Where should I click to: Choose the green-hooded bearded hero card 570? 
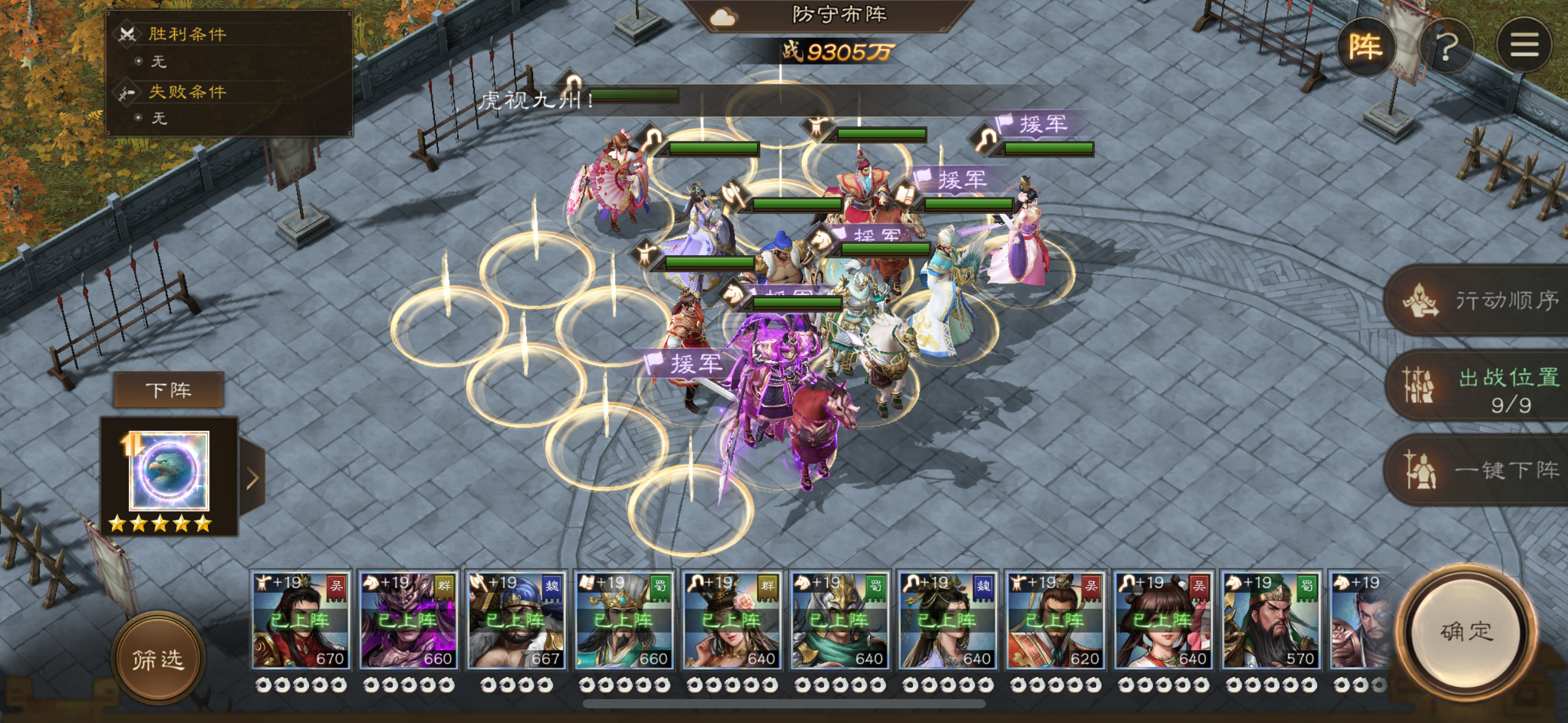click(x=1270, y=621)
